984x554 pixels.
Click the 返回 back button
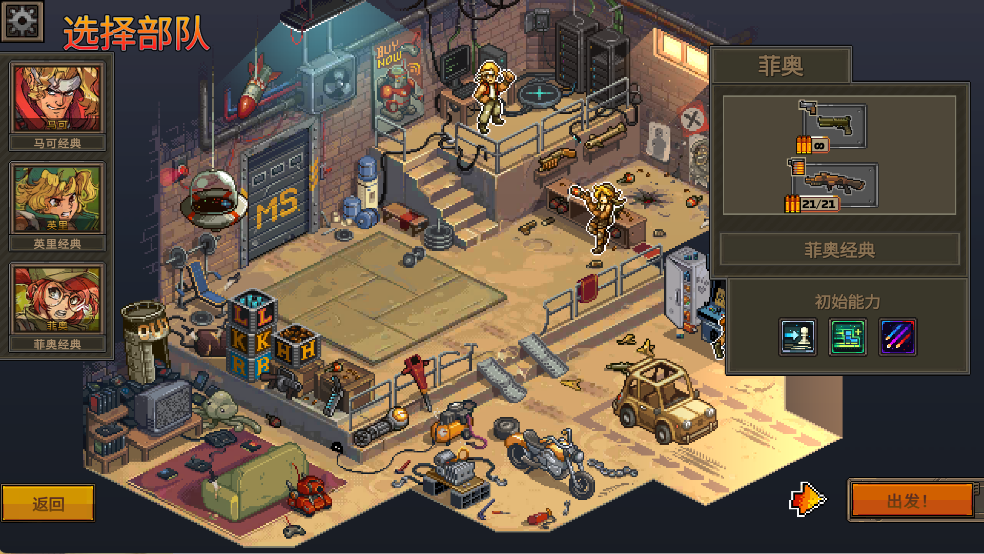point(48,504)
